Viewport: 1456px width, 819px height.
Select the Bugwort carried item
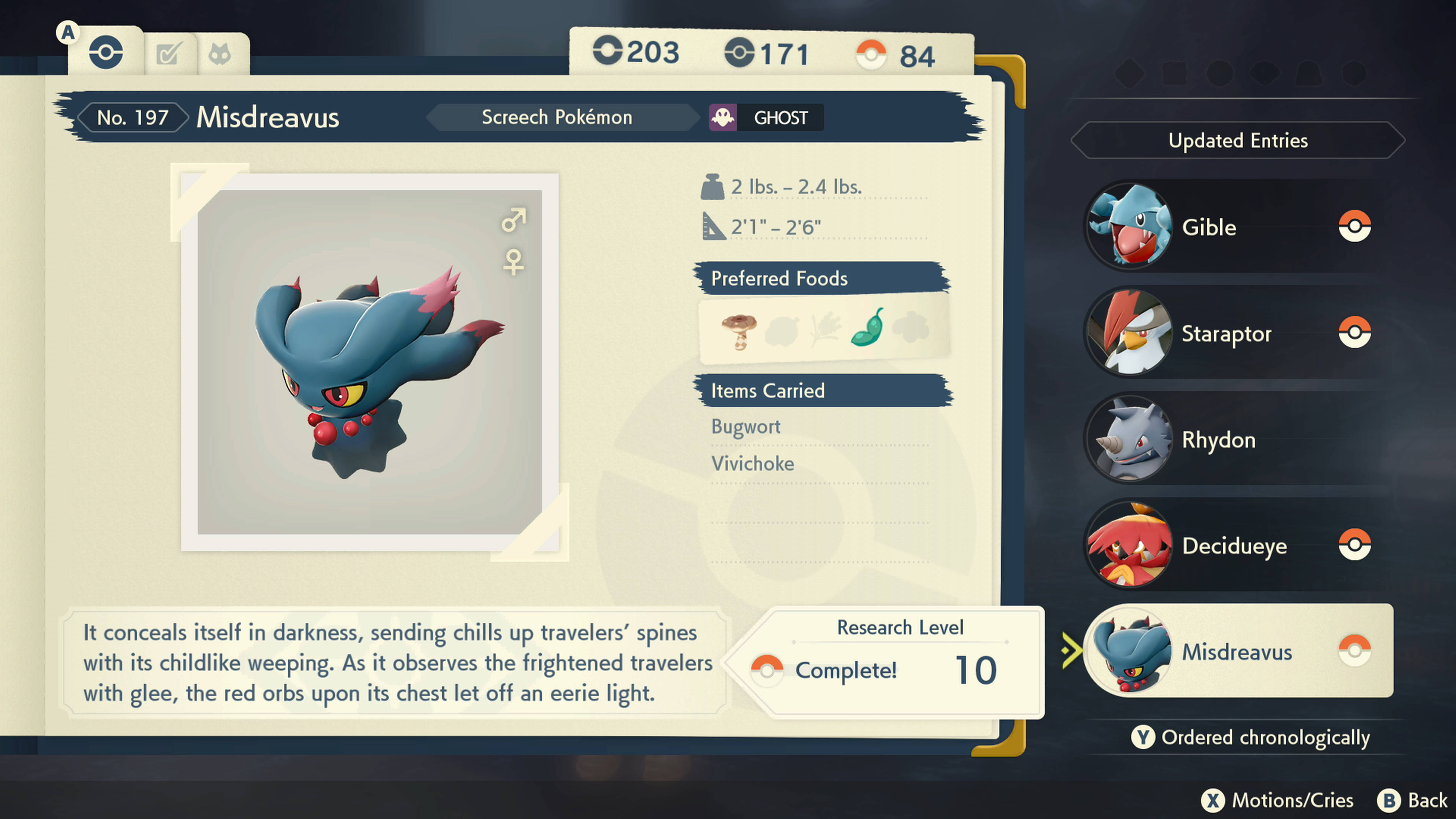click(x=745, y=427)
